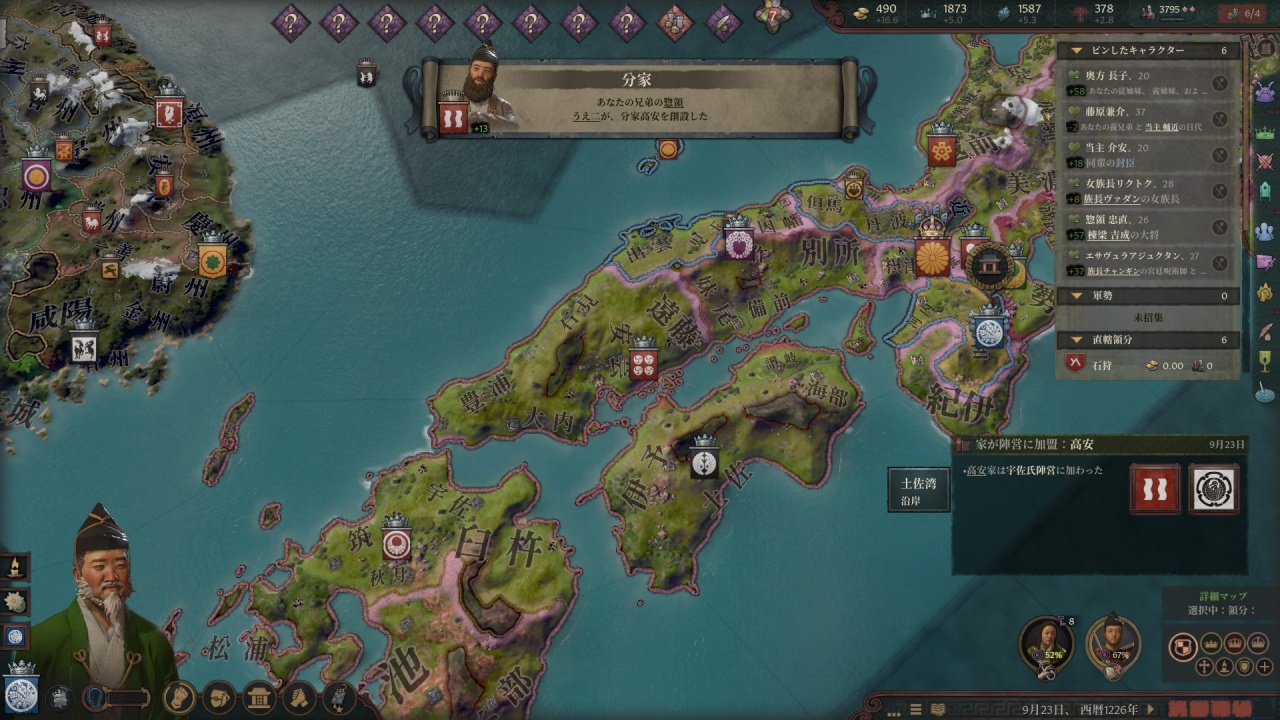Select the realms checkered shield map mode

[1183, 646]
